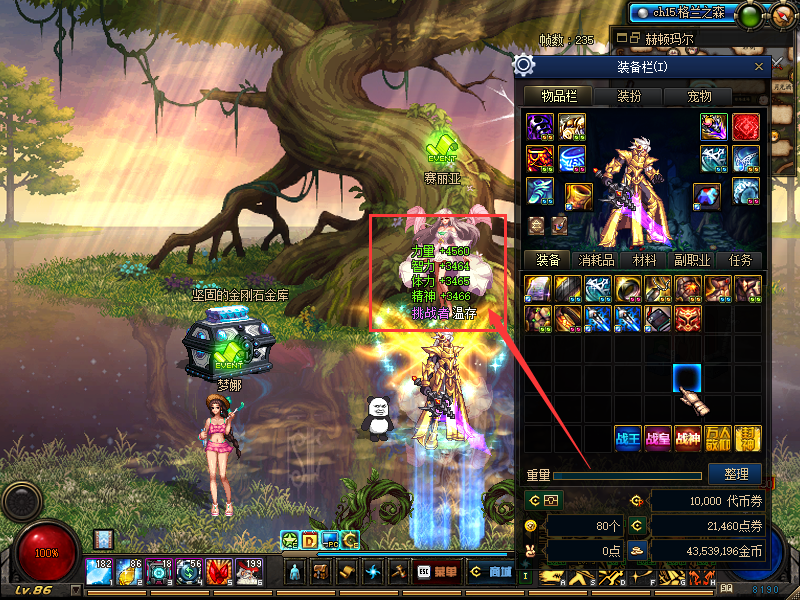
Task: Choose the 战神 title item
Action: 688,438
